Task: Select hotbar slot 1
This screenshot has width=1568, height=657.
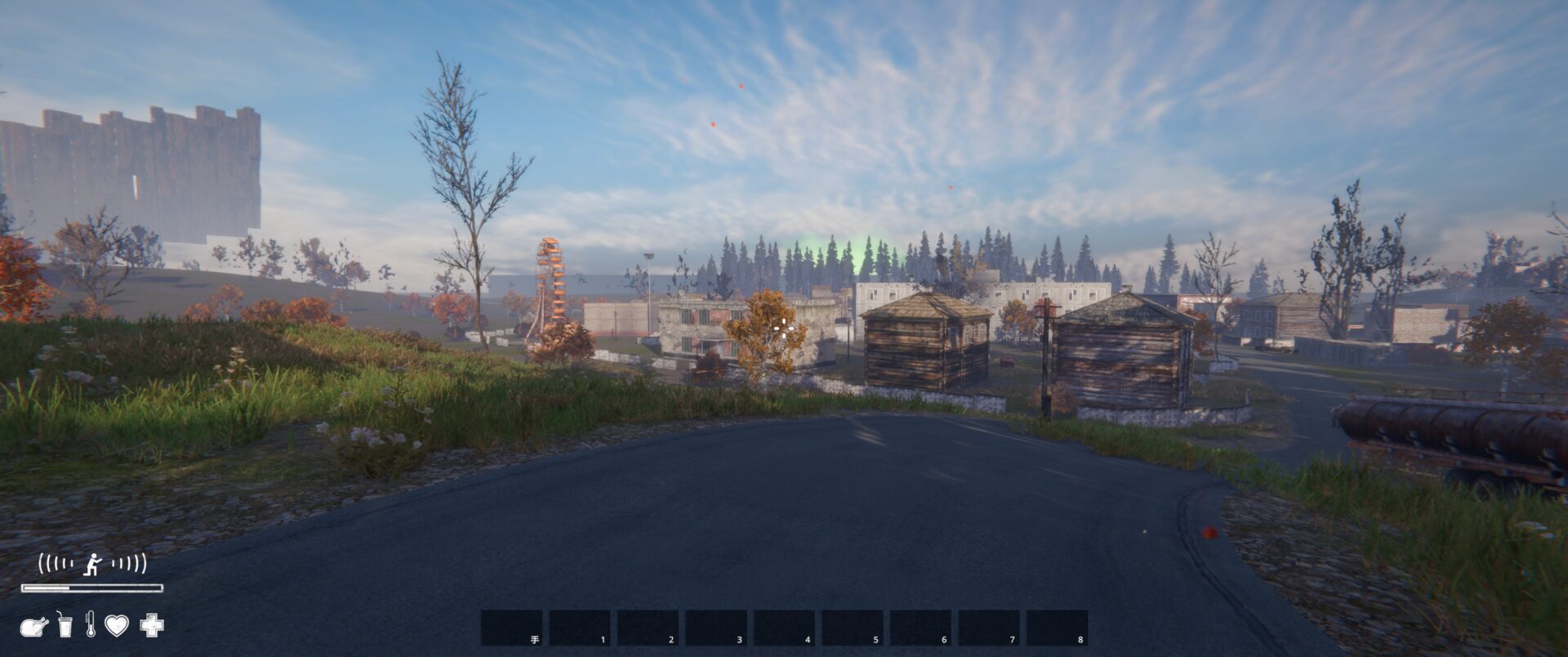Action: coord(579,628)
